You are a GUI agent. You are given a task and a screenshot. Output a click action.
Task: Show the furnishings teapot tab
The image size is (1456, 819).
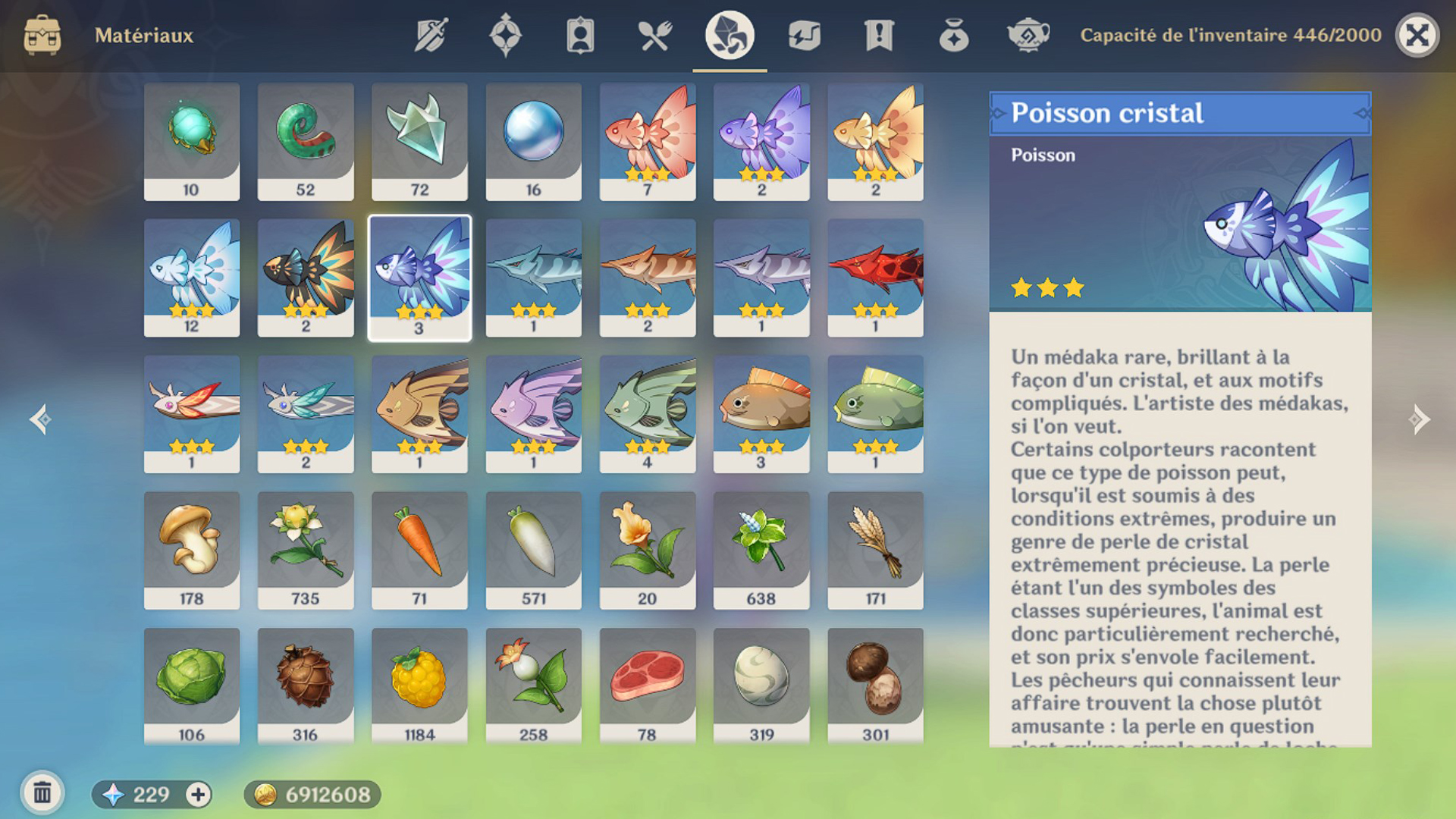1028,36
